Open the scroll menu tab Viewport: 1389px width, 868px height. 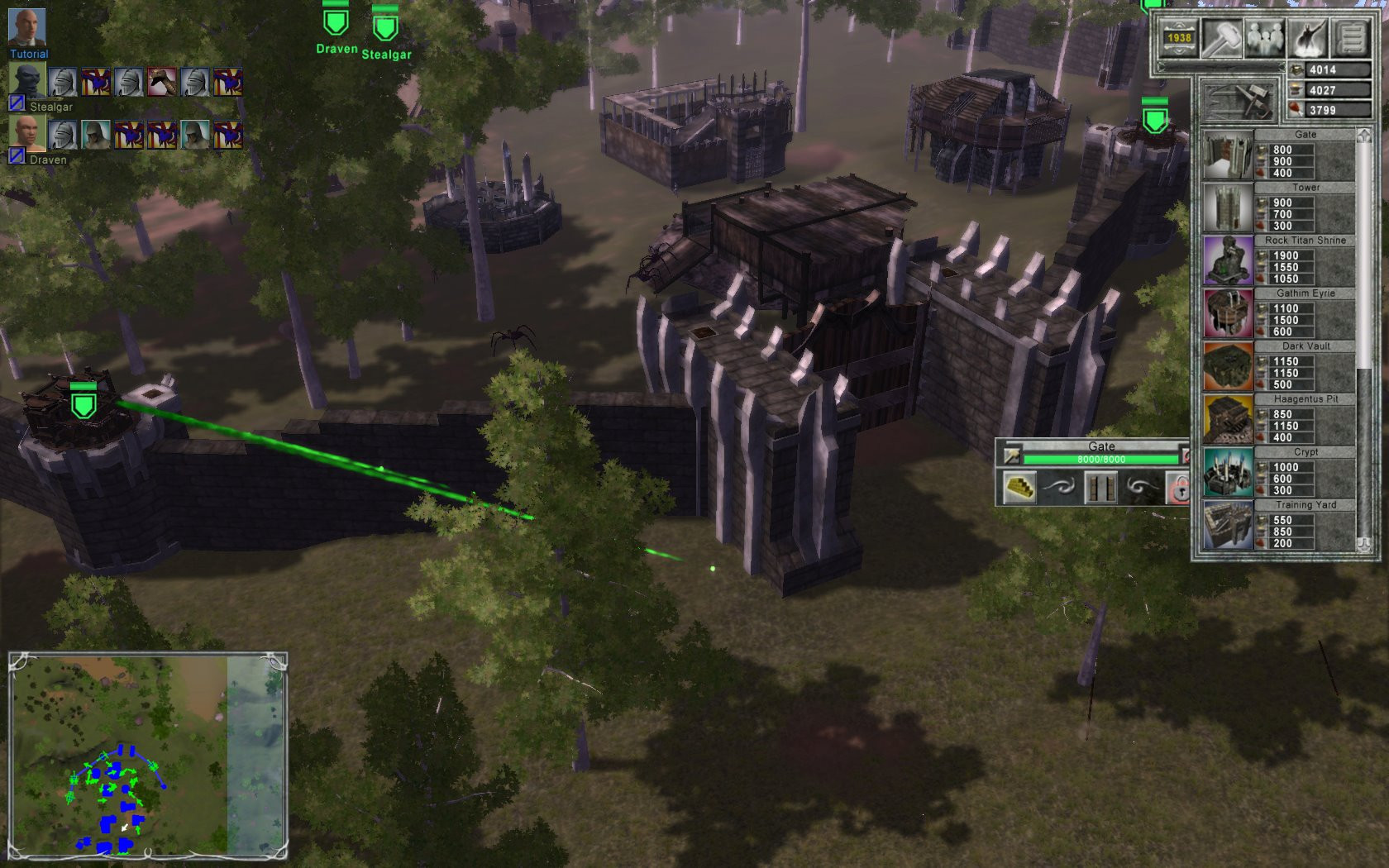[x=1351, y=37]
